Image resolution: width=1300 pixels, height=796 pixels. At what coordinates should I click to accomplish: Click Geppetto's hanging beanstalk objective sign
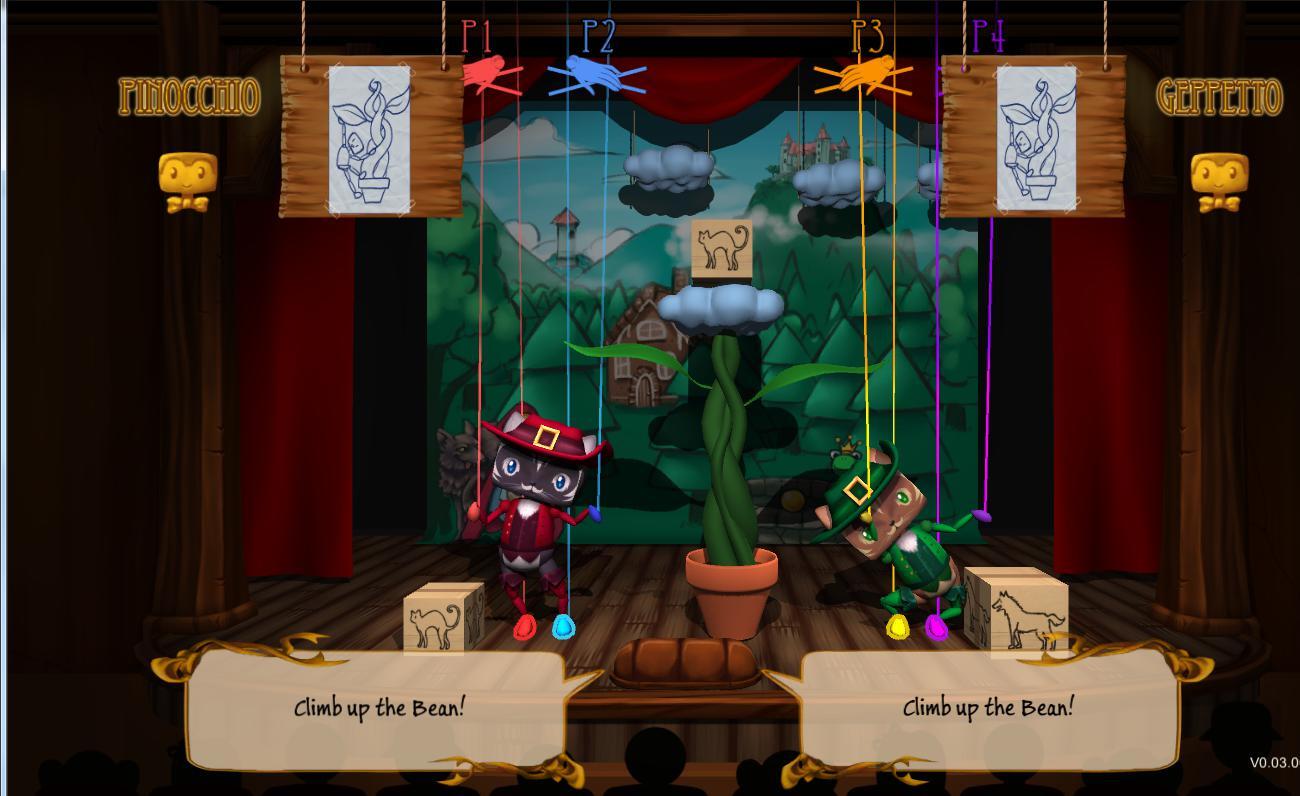click(1034, 136)
